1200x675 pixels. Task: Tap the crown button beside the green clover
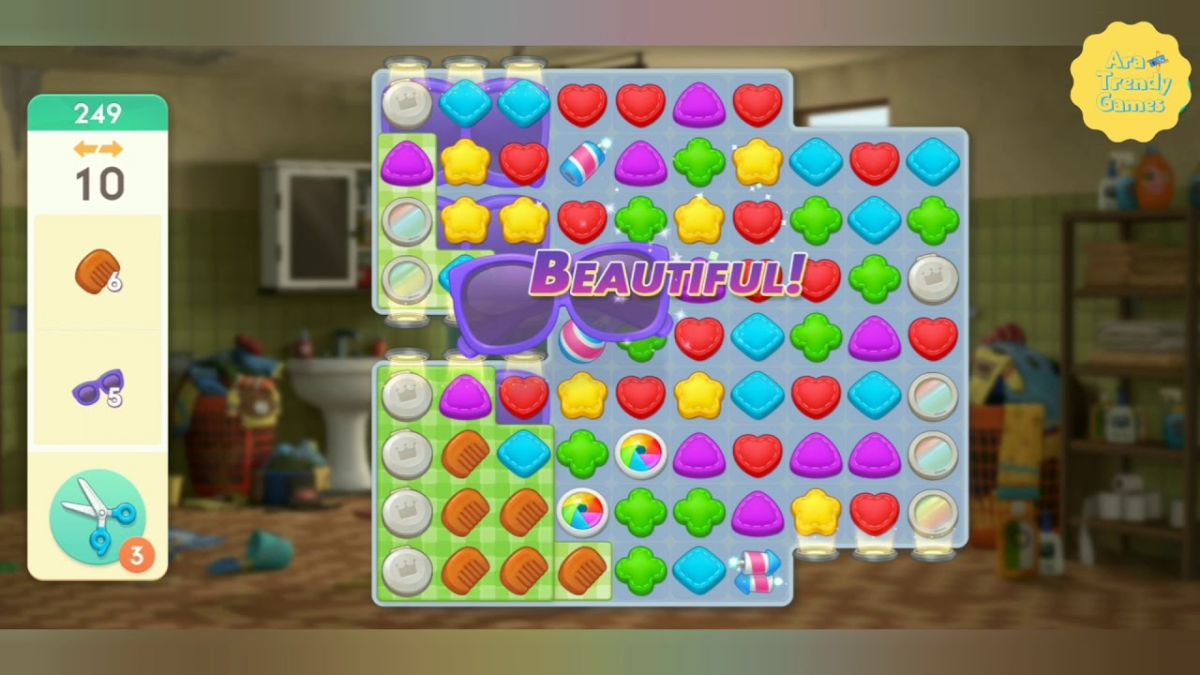[x=932, y=279]
